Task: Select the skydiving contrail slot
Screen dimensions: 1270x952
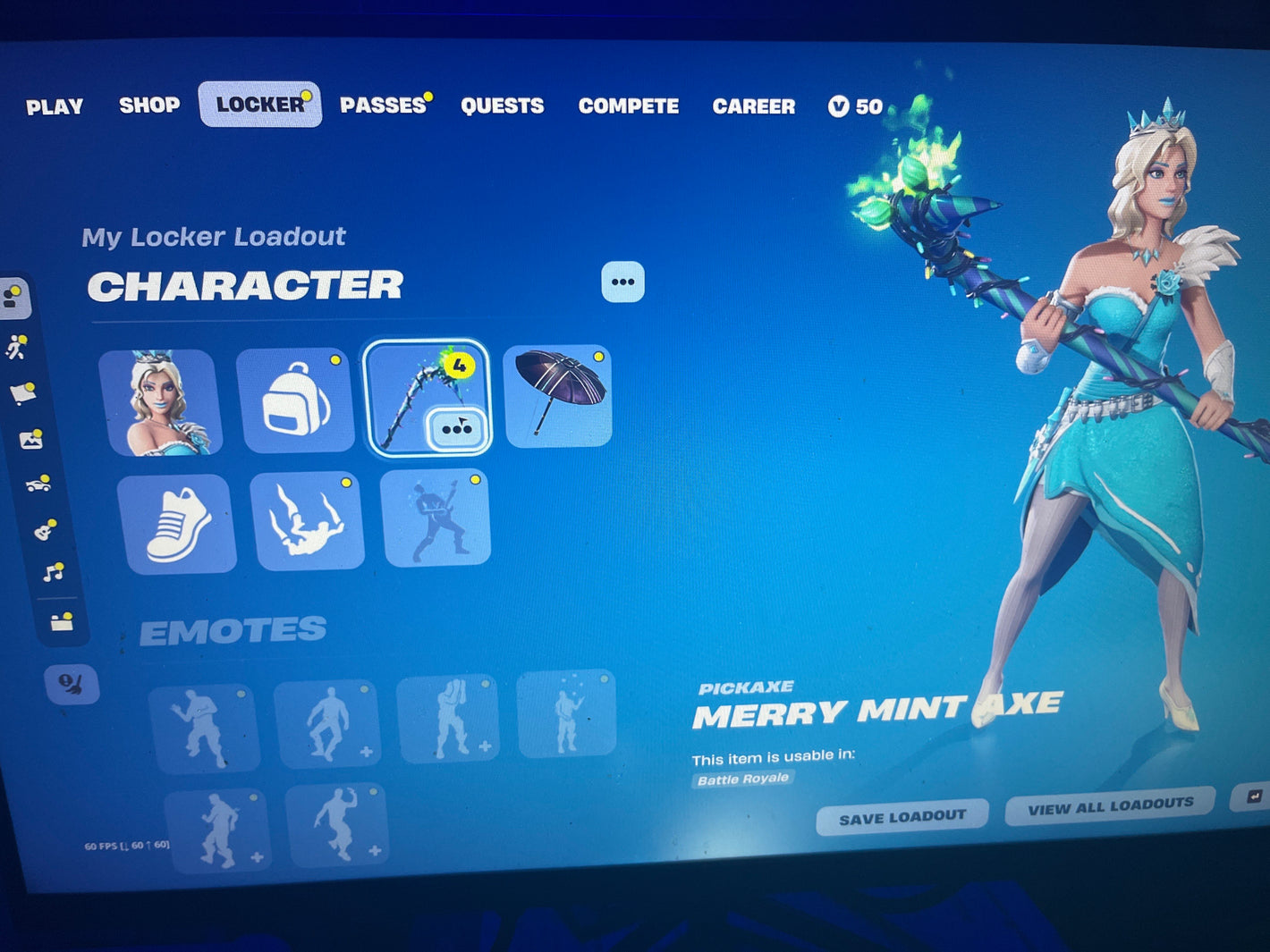Action: tap(308, 522)
